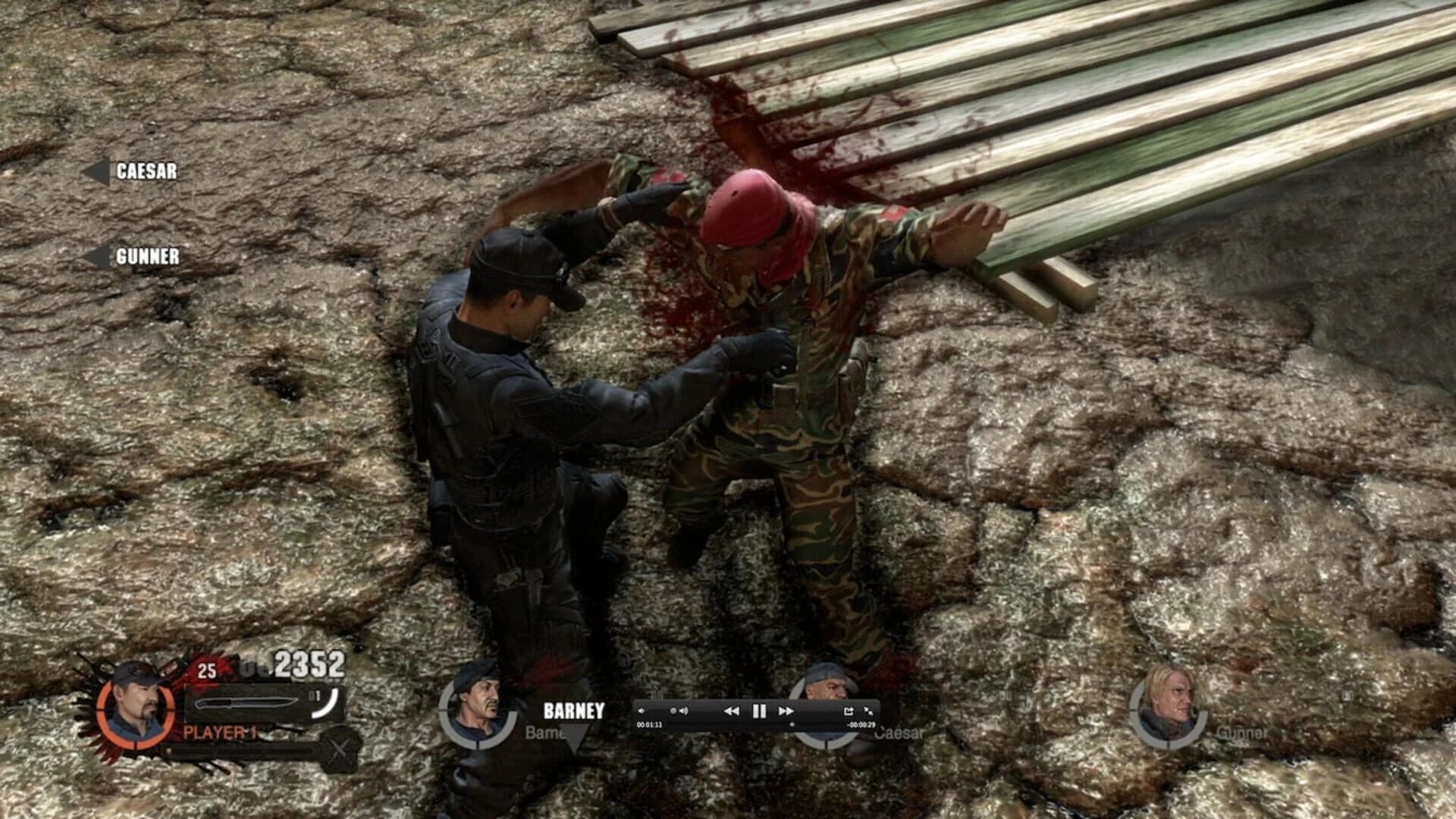
Task: Toggle fullscreen shrink mode
Action: (x=869, y=711)
